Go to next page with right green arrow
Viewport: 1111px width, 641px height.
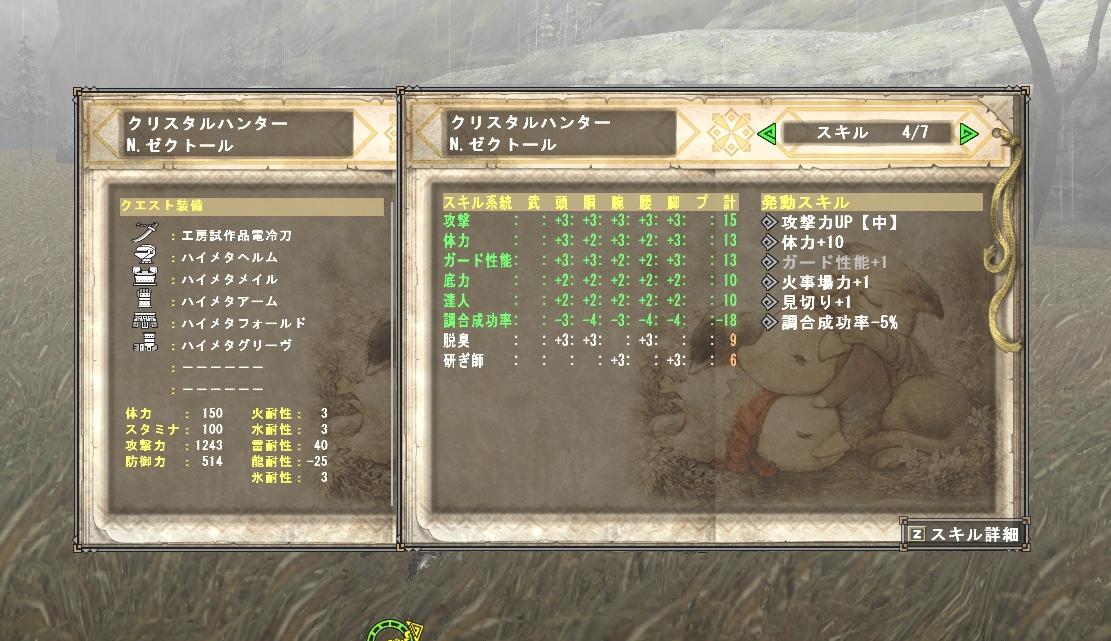(968, 133)
